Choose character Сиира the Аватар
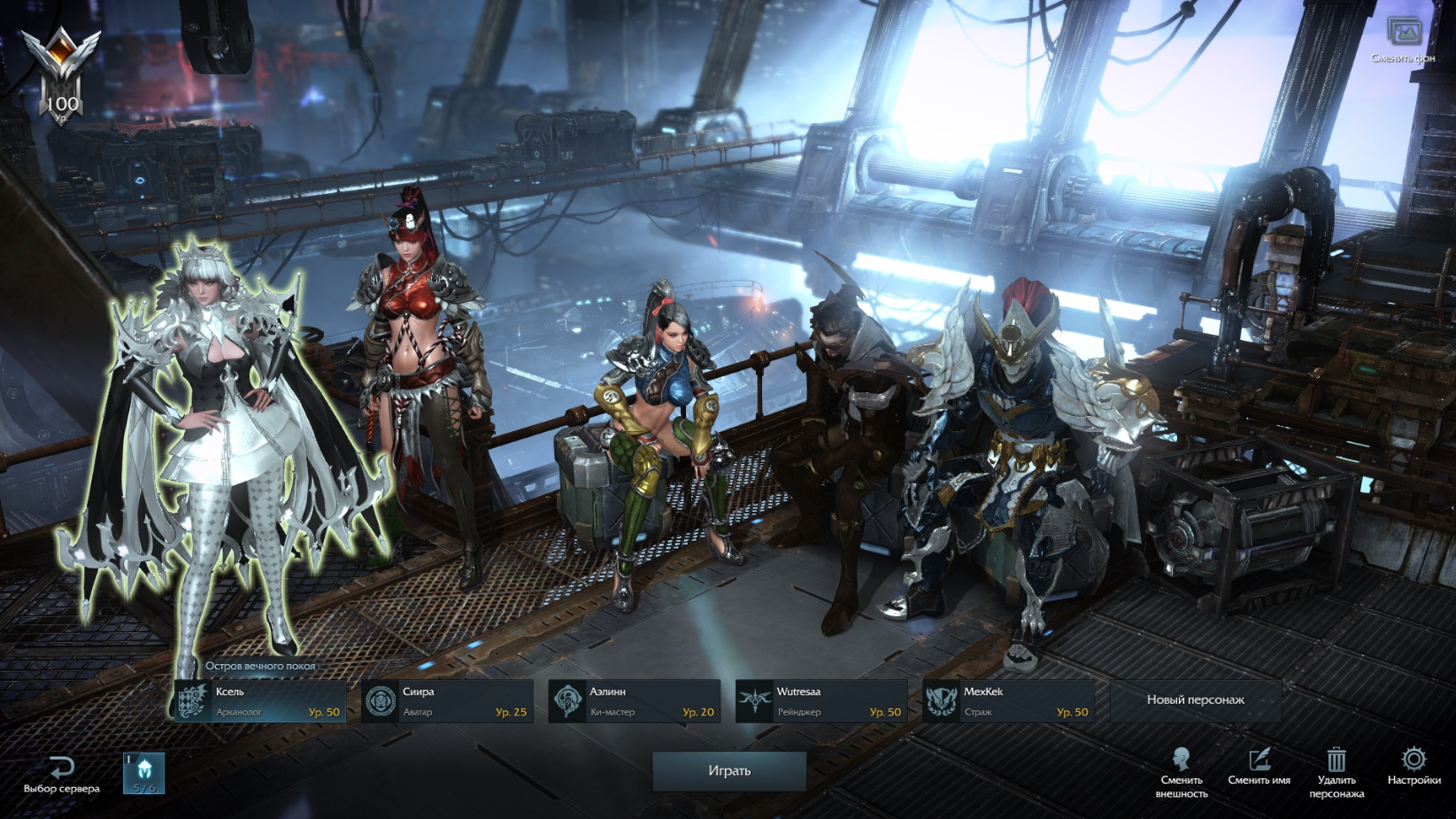 (447, 701)
